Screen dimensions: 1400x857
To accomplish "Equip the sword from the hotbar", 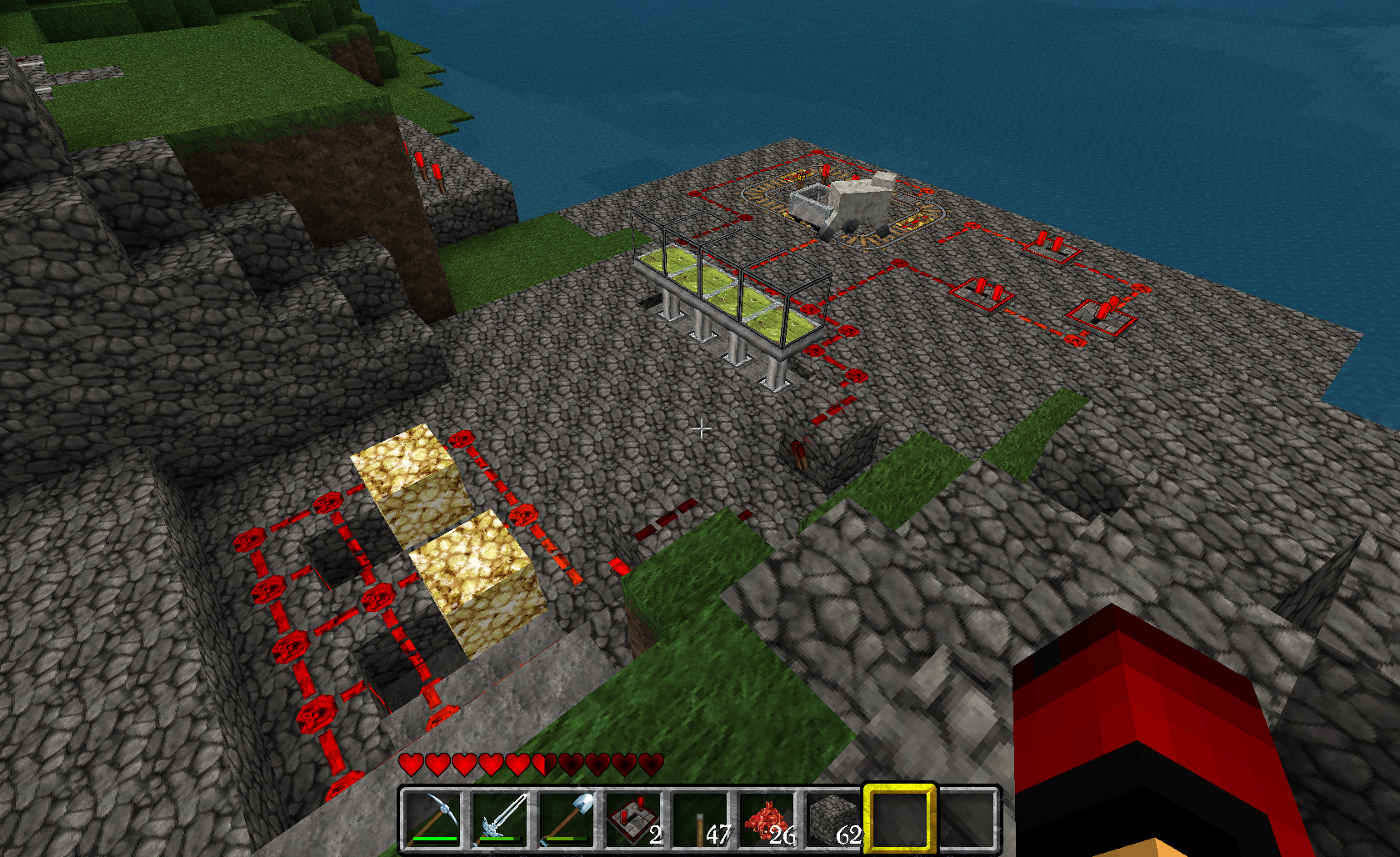I will (501, 819).
